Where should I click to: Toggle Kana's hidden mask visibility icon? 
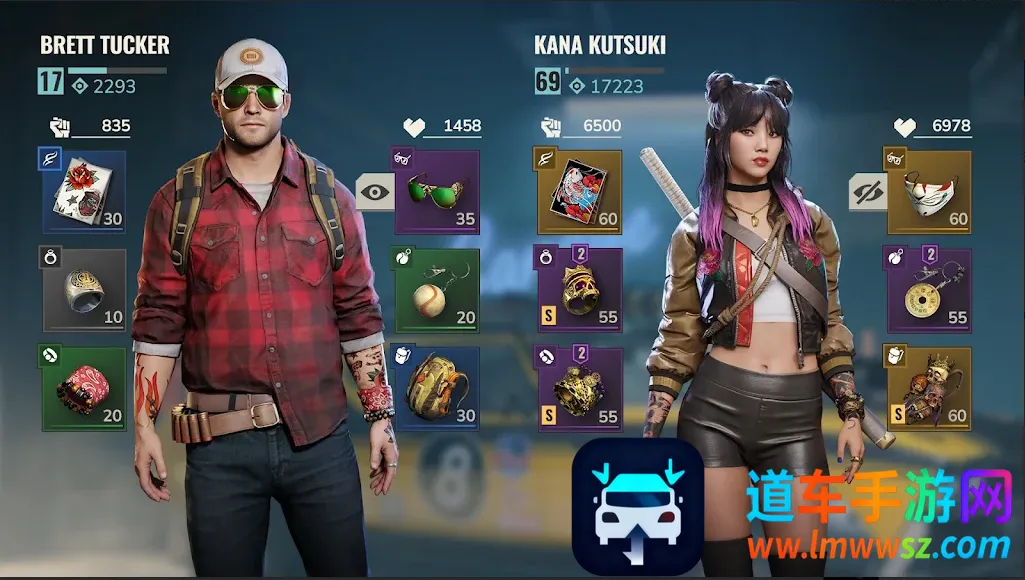[x=866, y=191]
